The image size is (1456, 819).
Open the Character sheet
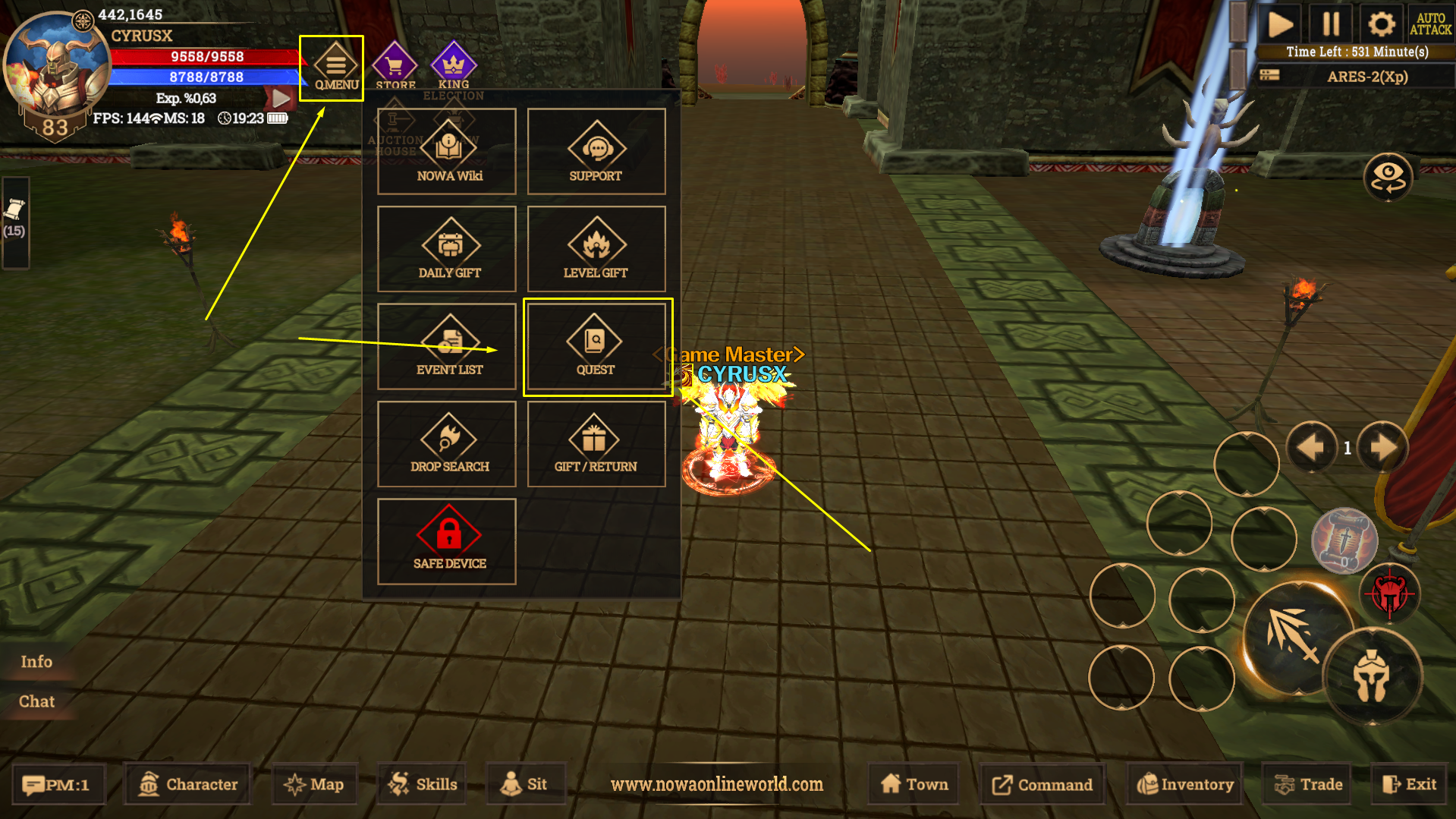188,784
